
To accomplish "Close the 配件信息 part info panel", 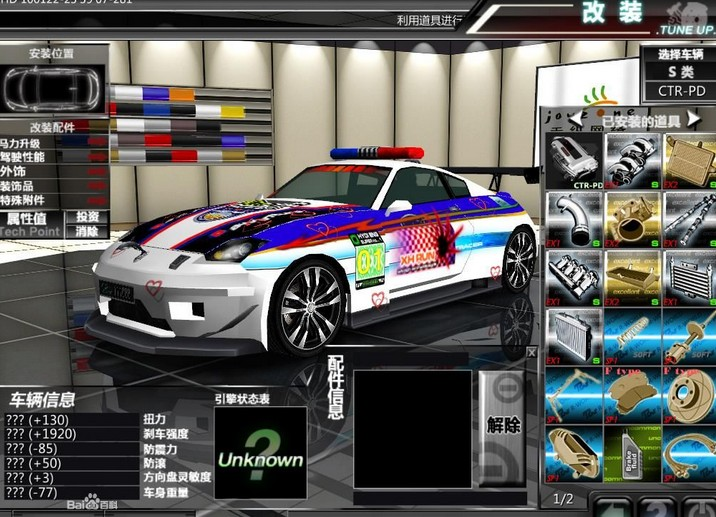I will [532, 353].
